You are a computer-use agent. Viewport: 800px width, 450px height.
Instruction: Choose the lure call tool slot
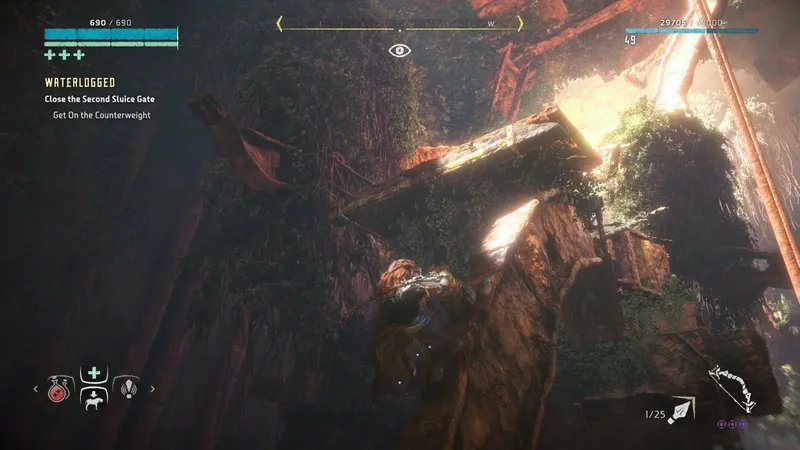(127, 388)
